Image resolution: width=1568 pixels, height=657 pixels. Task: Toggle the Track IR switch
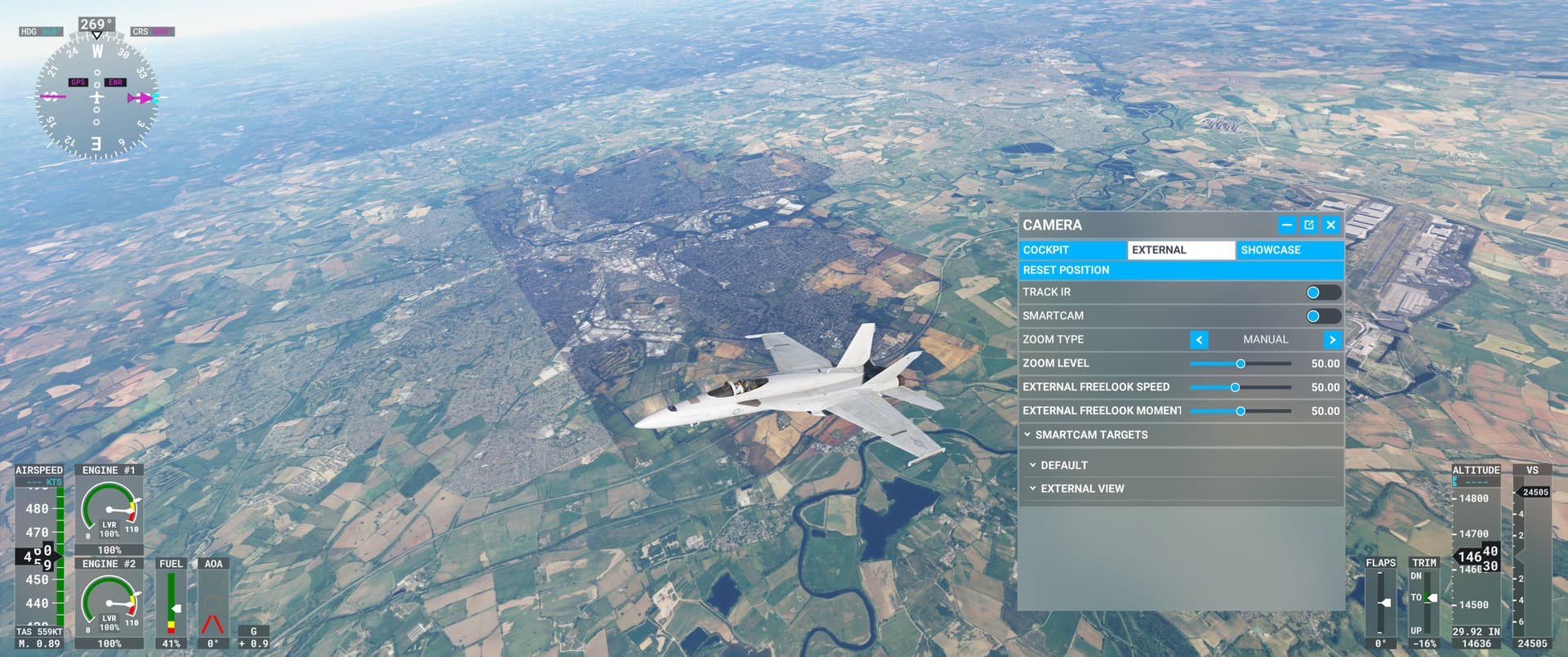tap(1322, 293)
